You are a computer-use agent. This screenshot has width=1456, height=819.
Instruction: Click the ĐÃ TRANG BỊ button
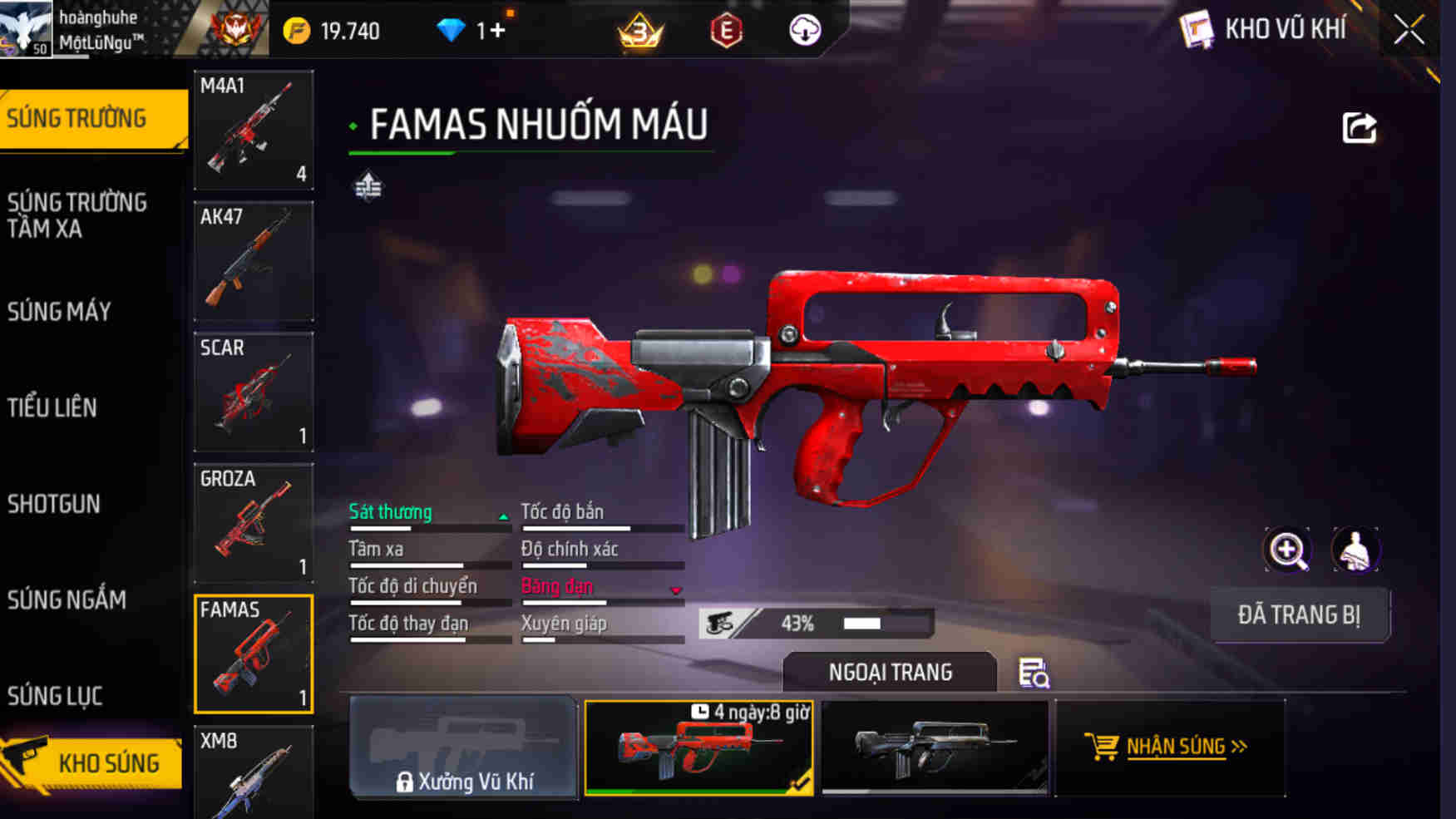1300,614
